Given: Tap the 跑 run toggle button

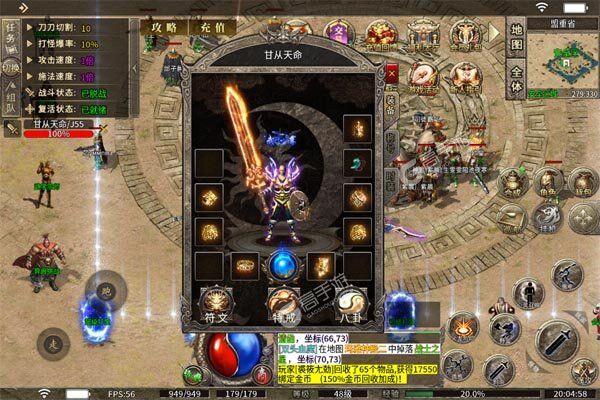Looking at the screenshot, I should point(106,290).
